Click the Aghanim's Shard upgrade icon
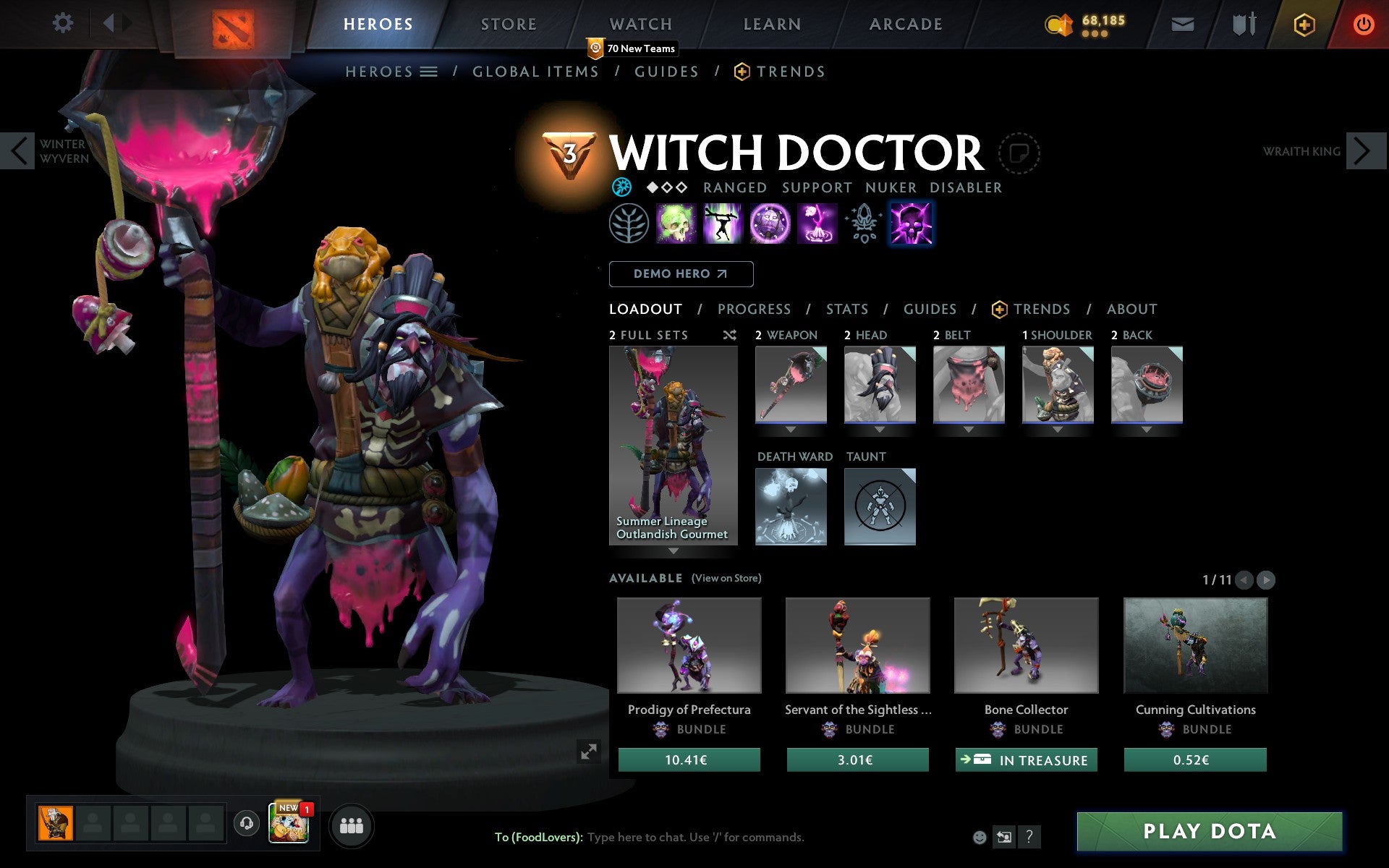The image size is (1389, 868). coord(862,224)
